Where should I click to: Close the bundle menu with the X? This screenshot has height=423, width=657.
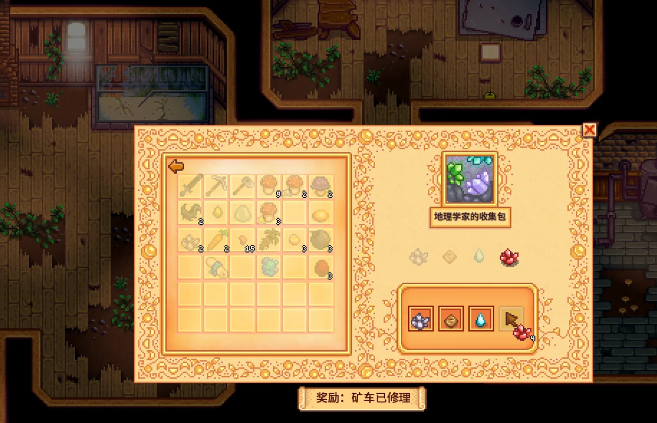point(589,130)
